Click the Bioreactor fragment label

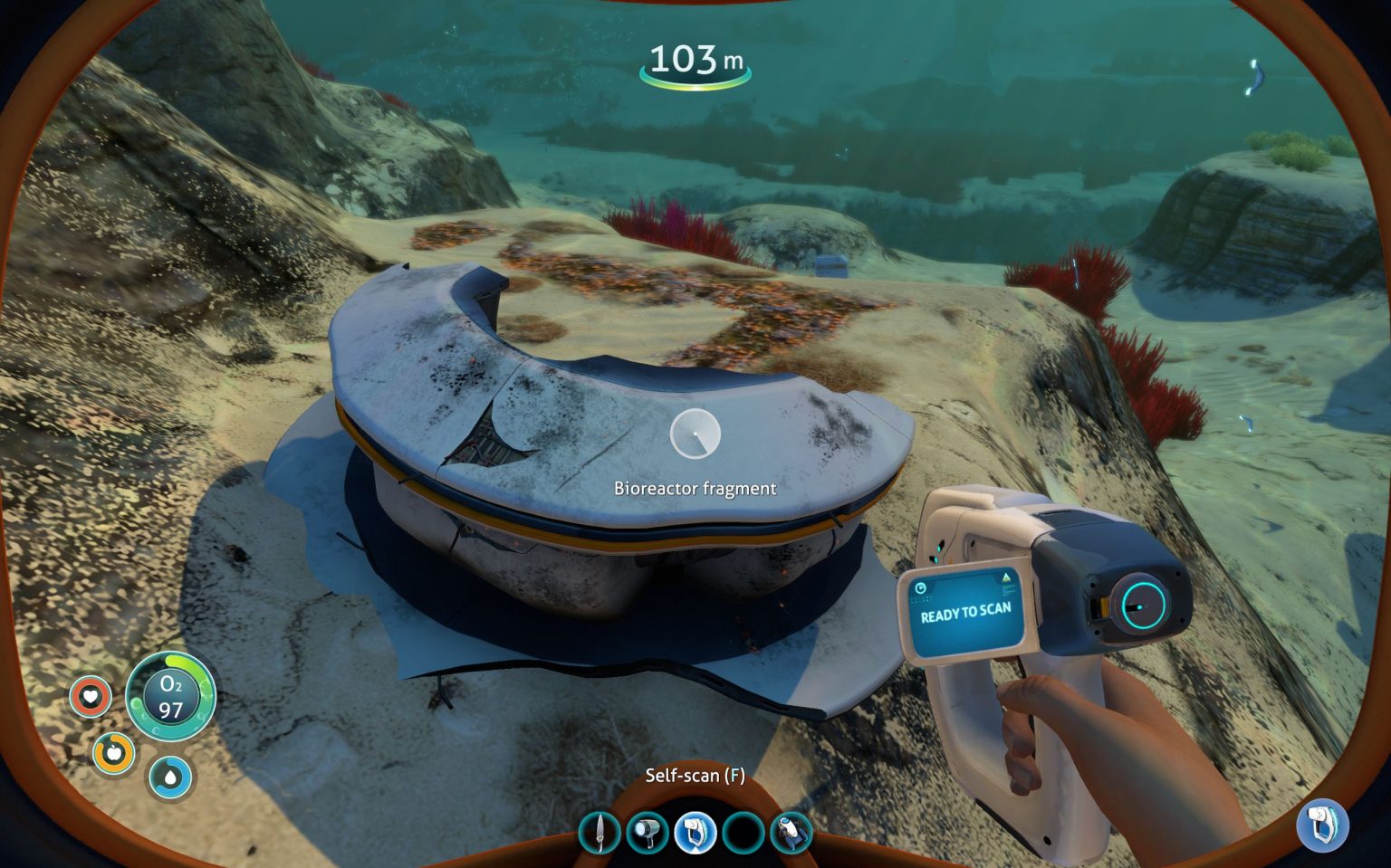click(695, 488)
